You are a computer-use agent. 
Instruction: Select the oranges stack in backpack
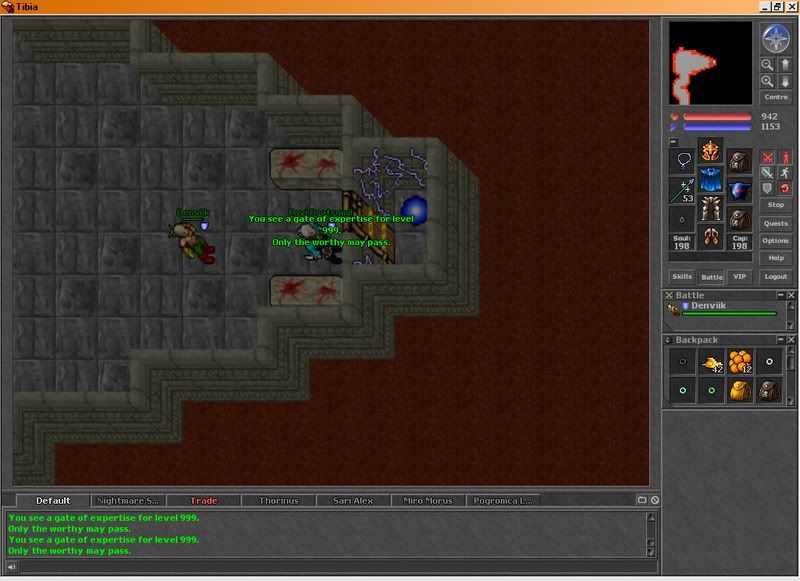pyautogui.click(x=740, y=362)
